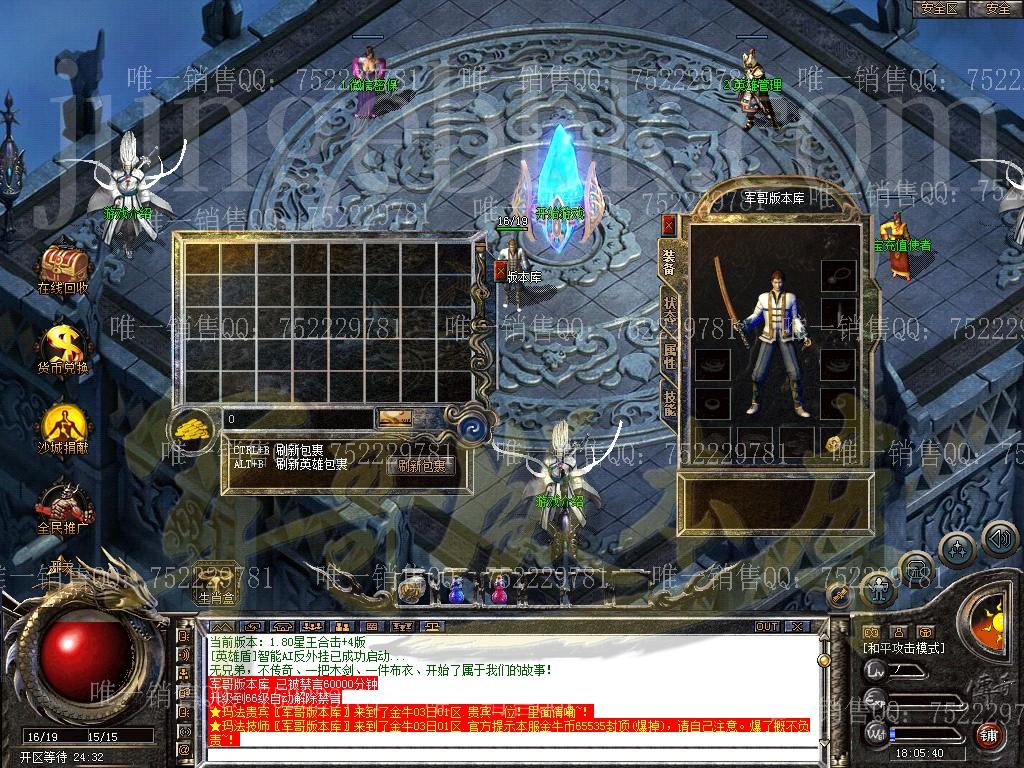The width and height of the screenshot is (1024, 768).
Task: Open the 全民推广 promotion icon
Action: [x=63, y=504]
